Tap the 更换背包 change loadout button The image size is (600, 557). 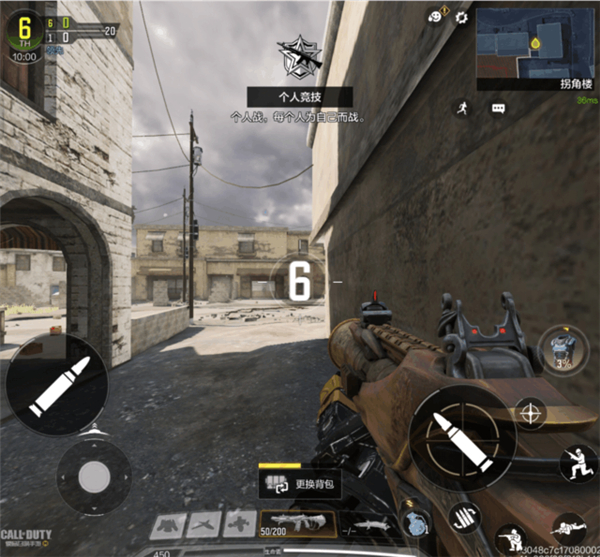(x=298, y=485)
